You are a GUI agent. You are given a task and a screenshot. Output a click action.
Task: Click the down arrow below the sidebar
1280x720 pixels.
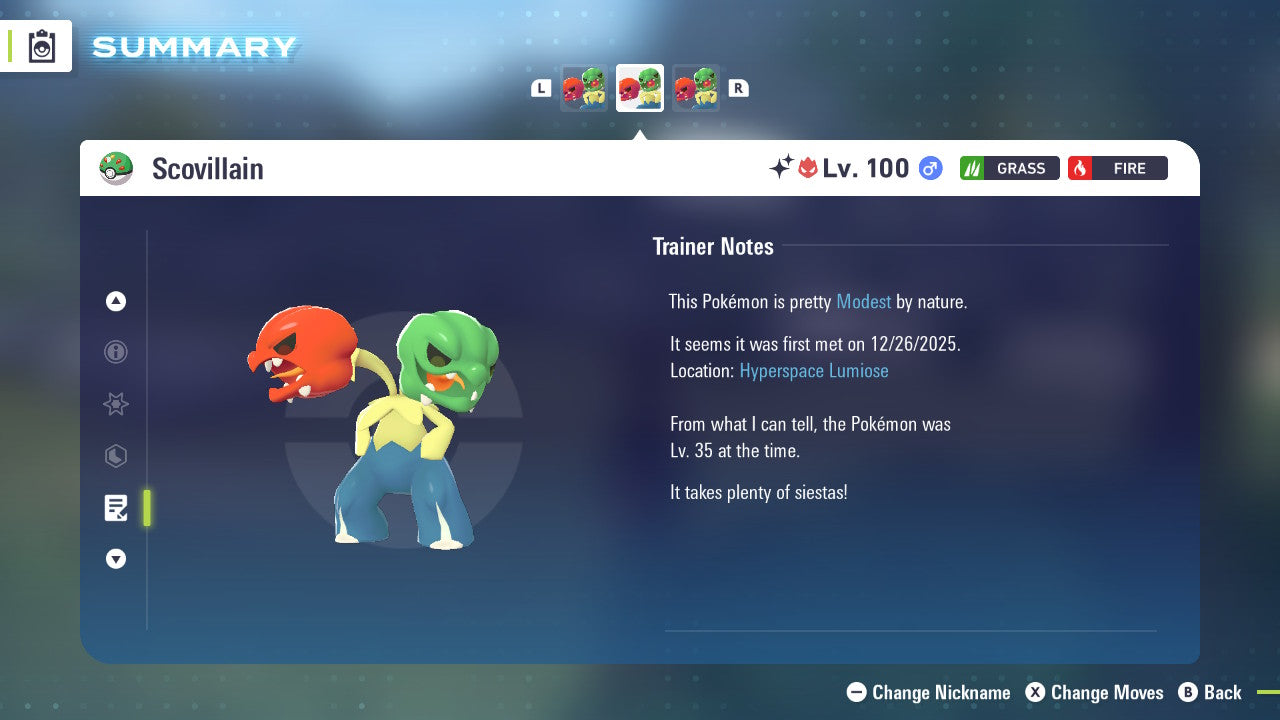pos(116,559)
